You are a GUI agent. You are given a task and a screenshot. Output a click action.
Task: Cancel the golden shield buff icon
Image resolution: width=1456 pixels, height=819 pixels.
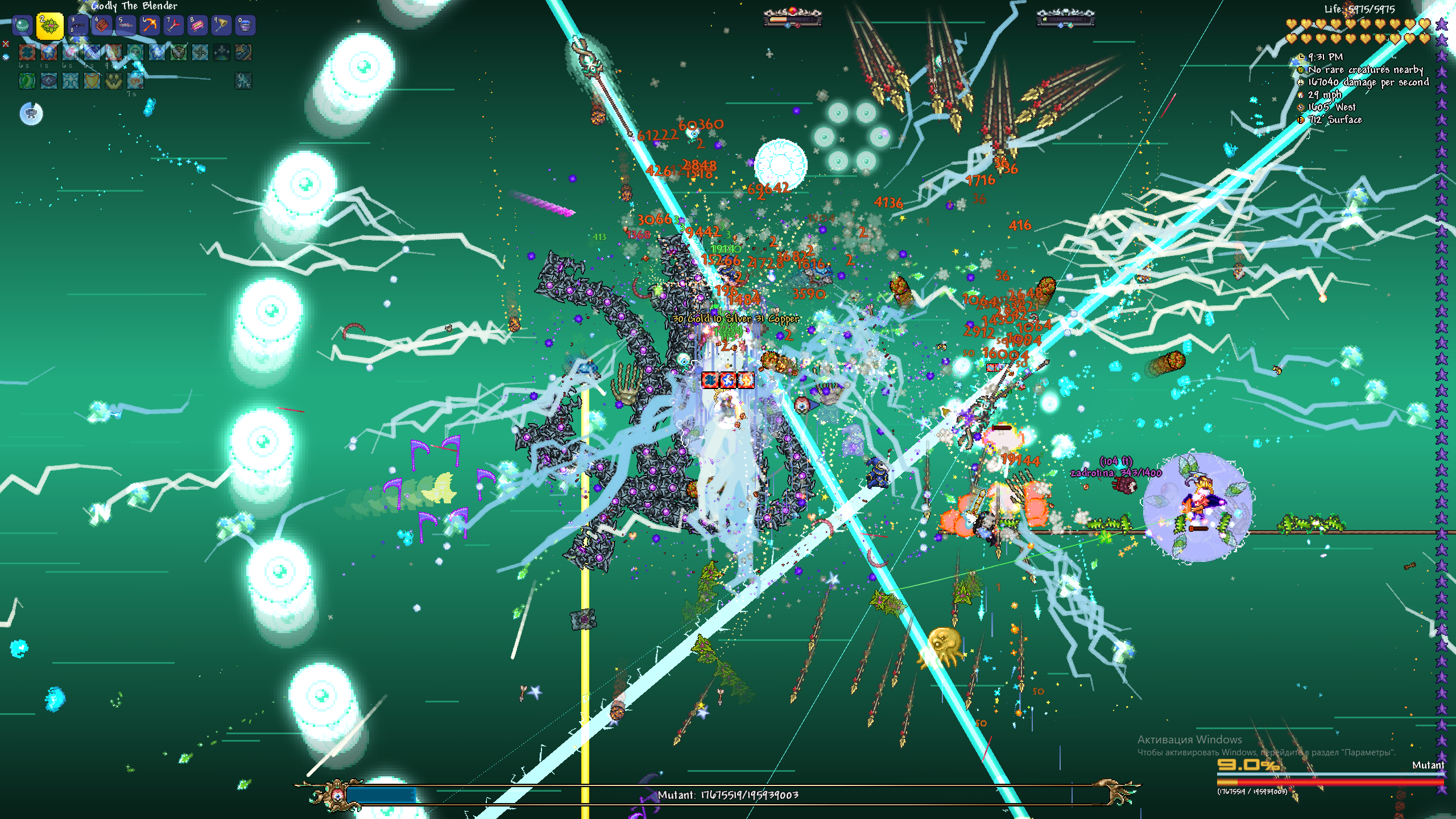coord(92,81)
